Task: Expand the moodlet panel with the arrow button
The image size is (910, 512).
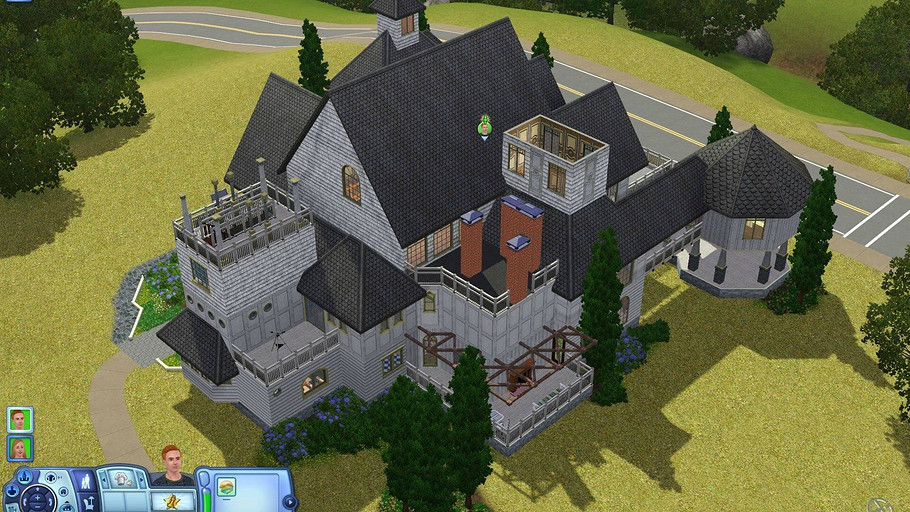Action: [x=288, y=501]
